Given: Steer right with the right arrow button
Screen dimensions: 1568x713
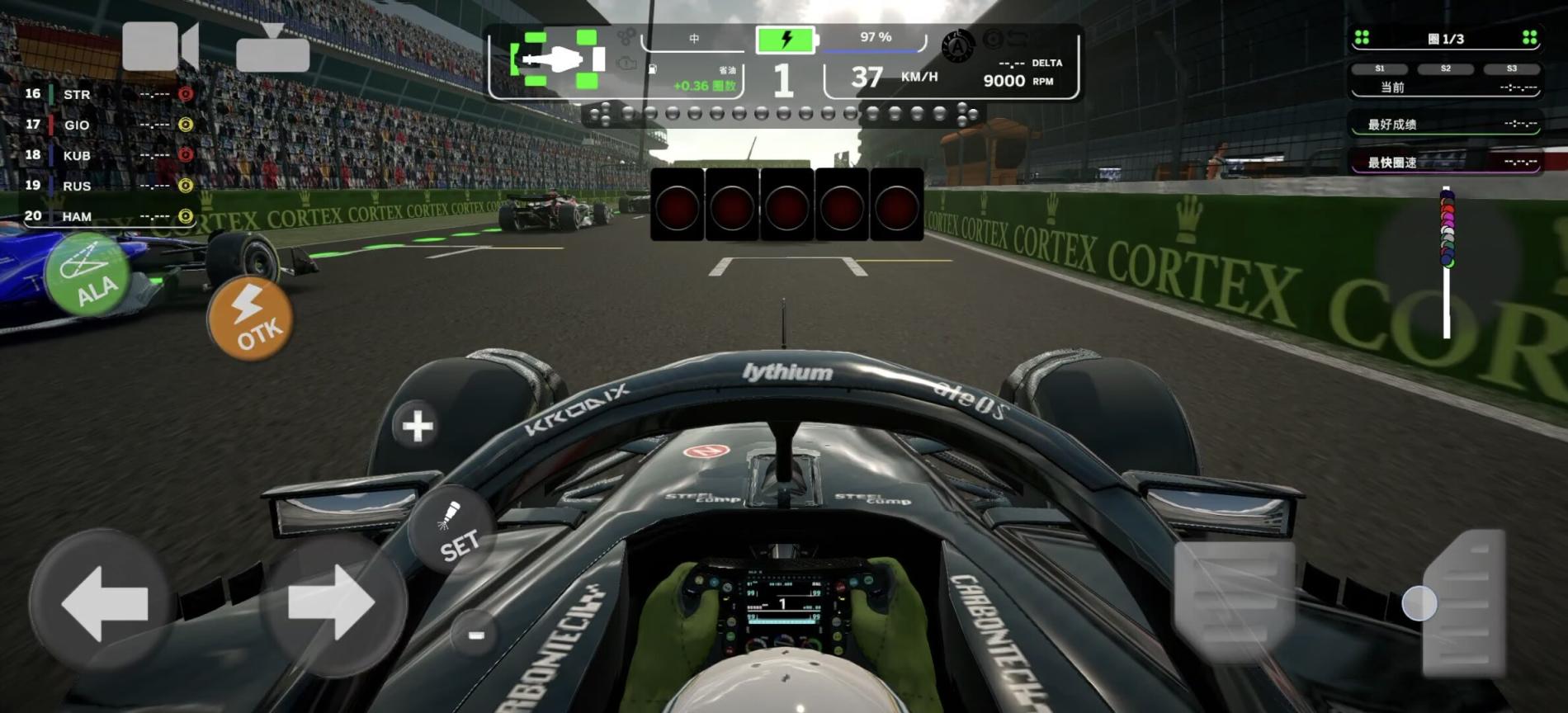Looking at the screenshot, I should click(332, 604).
